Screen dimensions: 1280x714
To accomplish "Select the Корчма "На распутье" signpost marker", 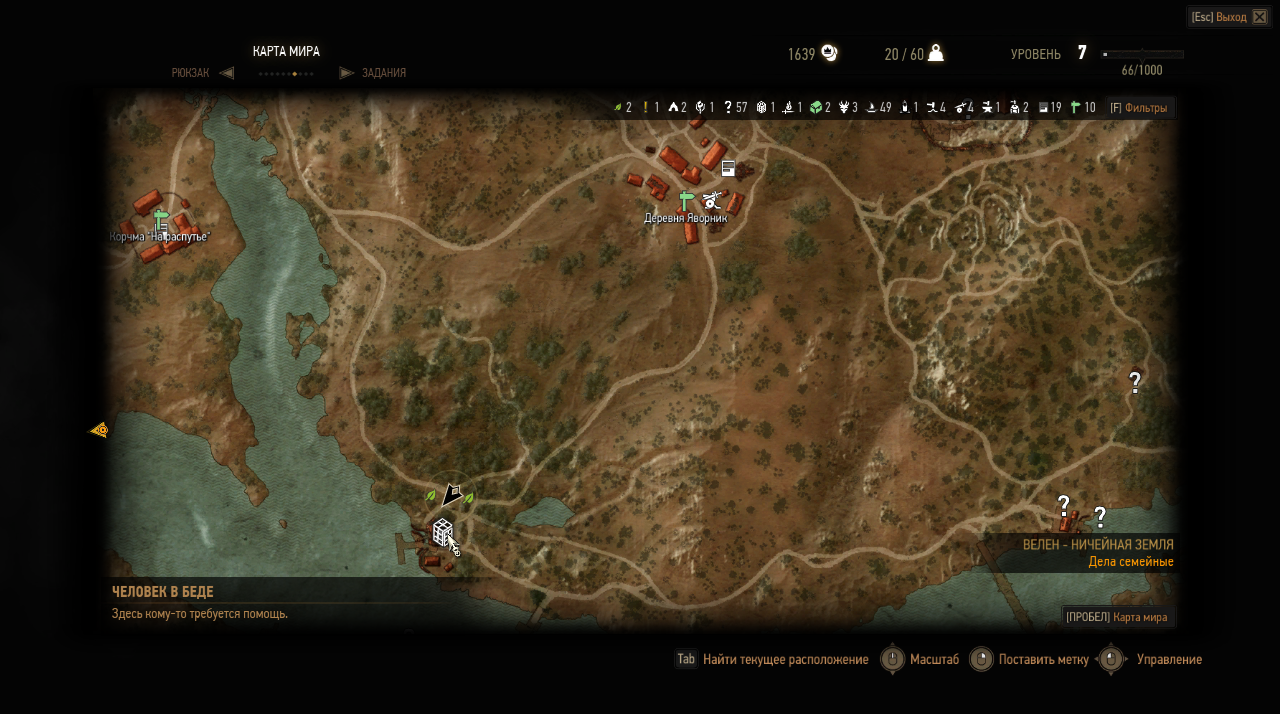I will click(x=161, y=220).
